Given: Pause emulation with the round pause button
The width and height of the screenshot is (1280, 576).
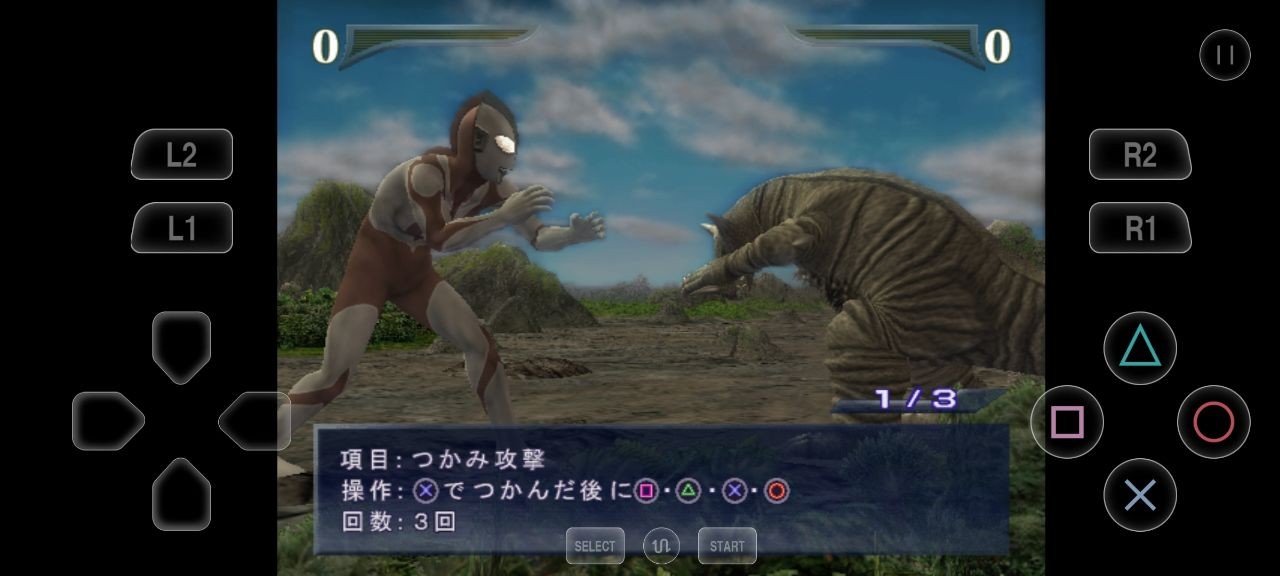Looking at the screenshot, I should coord(1224,55).
